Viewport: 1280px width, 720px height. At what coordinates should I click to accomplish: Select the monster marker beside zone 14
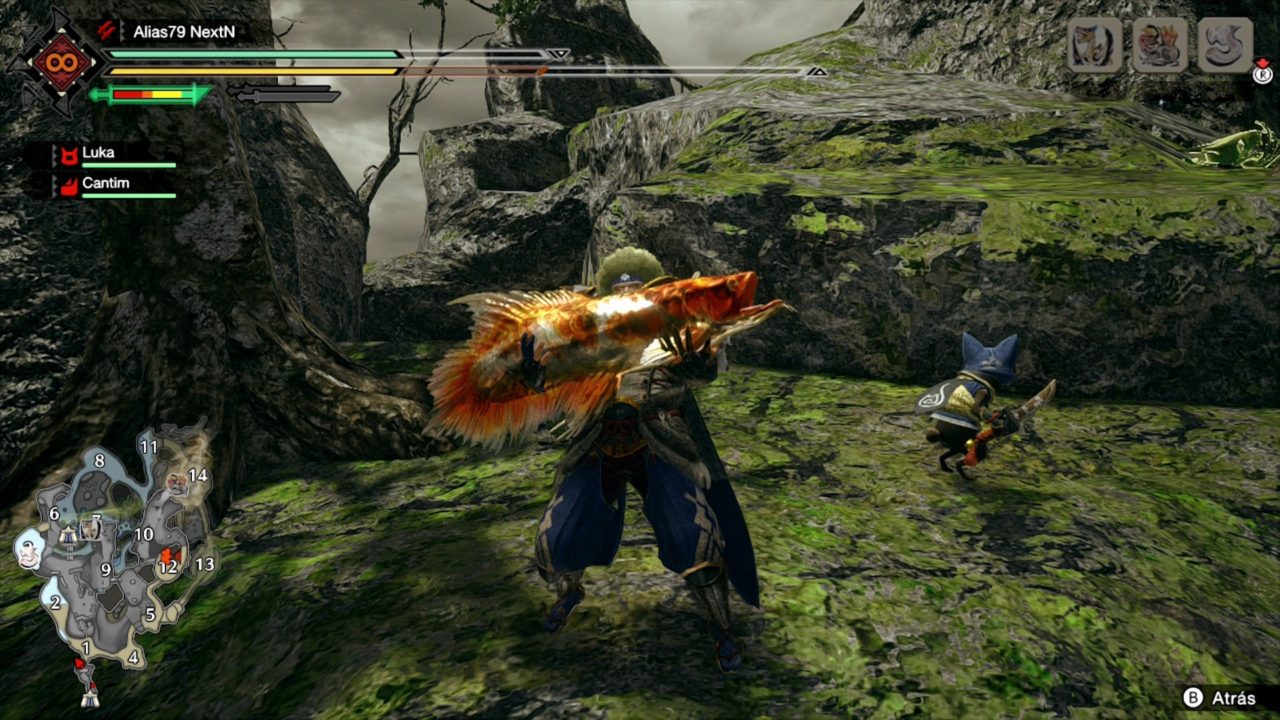click(x=177, y=484)
